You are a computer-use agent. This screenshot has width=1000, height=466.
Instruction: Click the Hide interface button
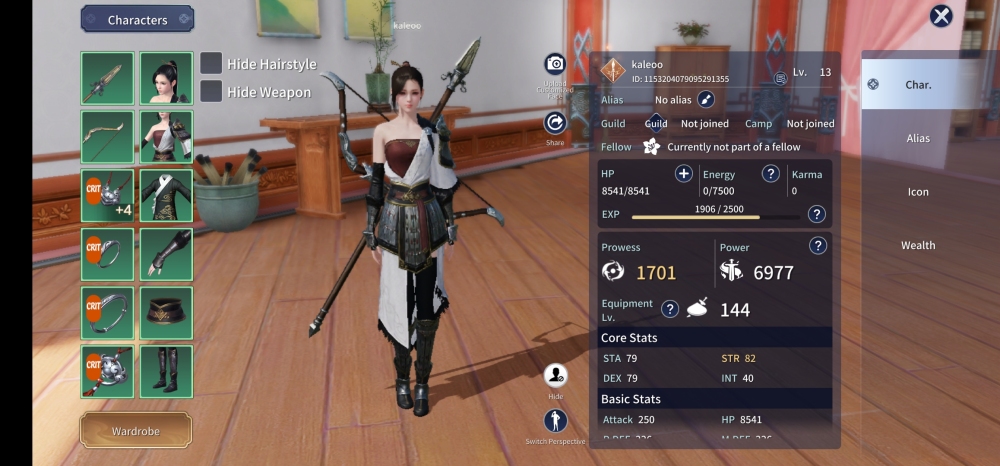[x=555, y=376]
